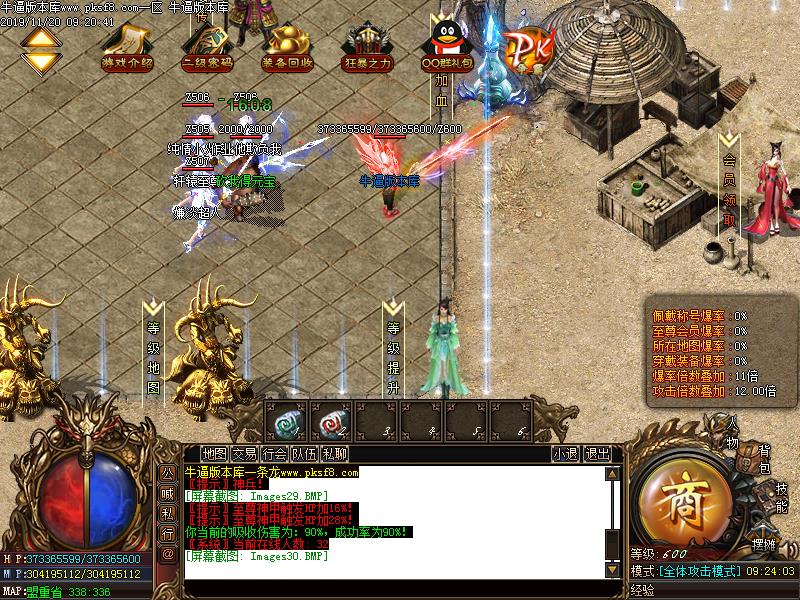Open the QQ群礼包 penguin gift icon
The width and height of the screenshot is (800, 600).
pos(445,45)
